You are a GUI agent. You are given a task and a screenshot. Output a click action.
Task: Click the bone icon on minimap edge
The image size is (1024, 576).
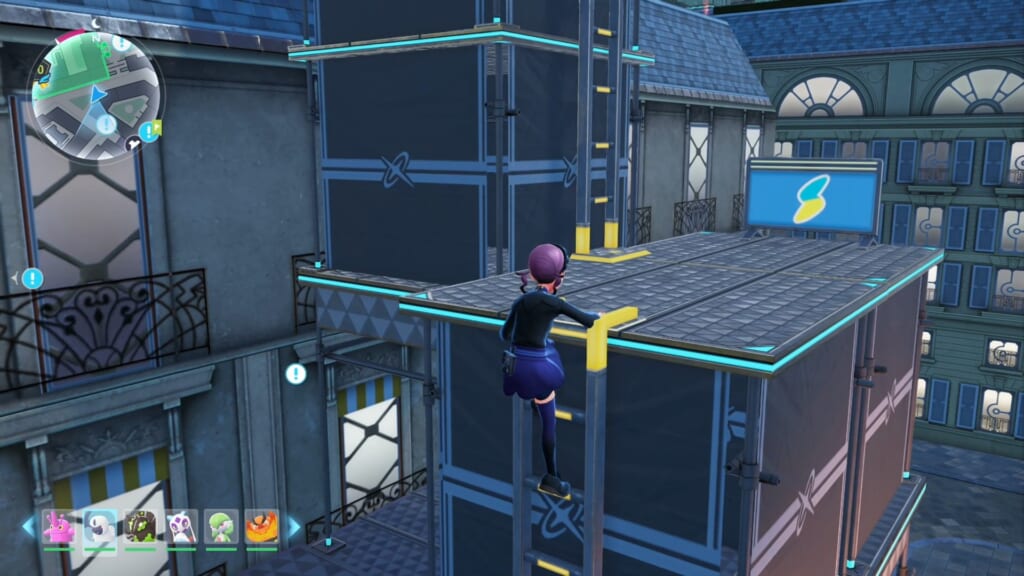click(x=134, y=145)
